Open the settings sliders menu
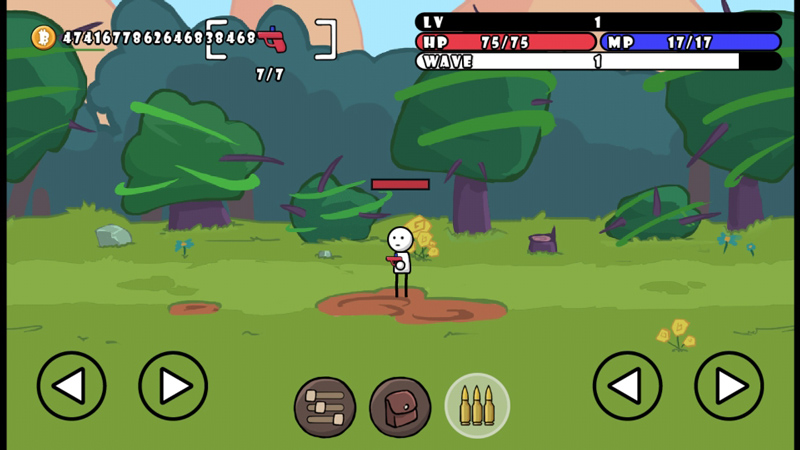The width and height of the screenshot is (800, 450). (325, 407)
